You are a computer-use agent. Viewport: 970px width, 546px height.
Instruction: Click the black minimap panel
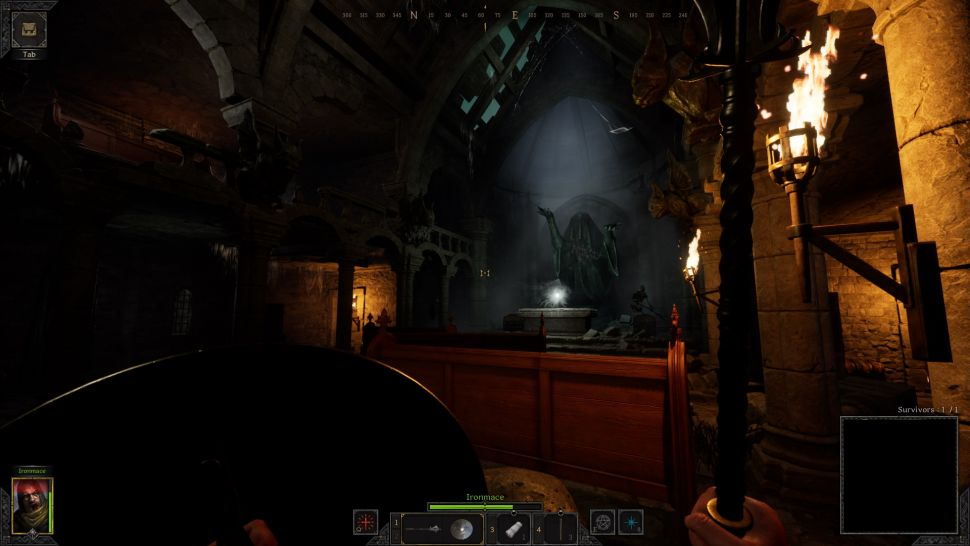point(898,474)
